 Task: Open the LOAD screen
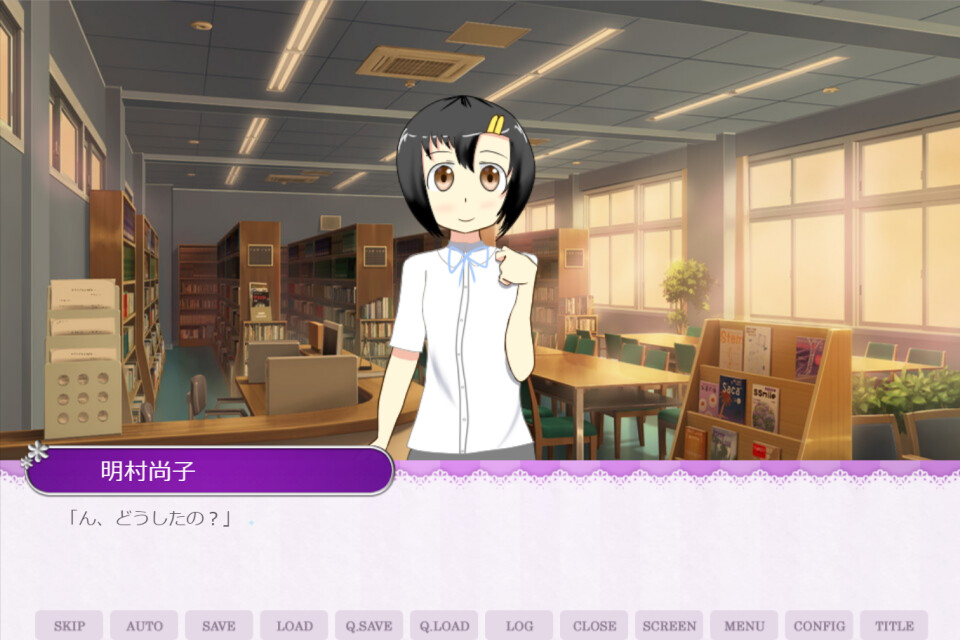click(x=294, y=626)
